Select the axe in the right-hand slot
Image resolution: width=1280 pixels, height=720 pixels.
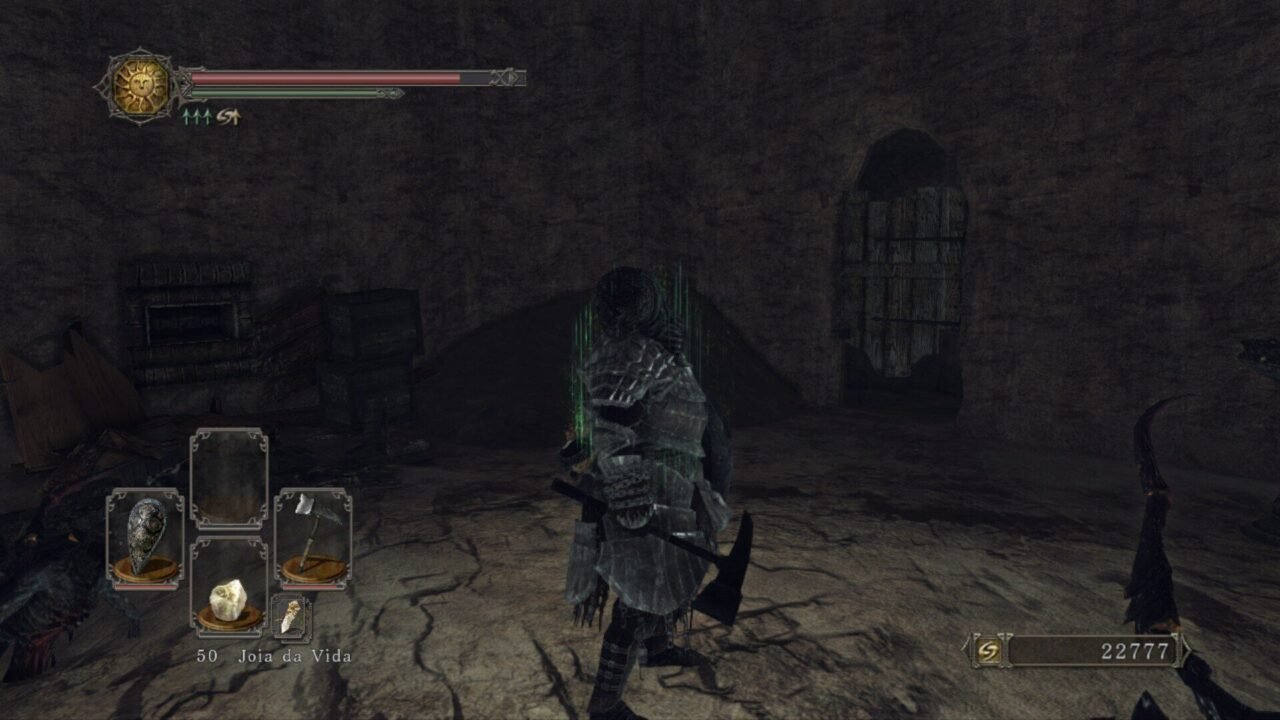pos(312,538)
